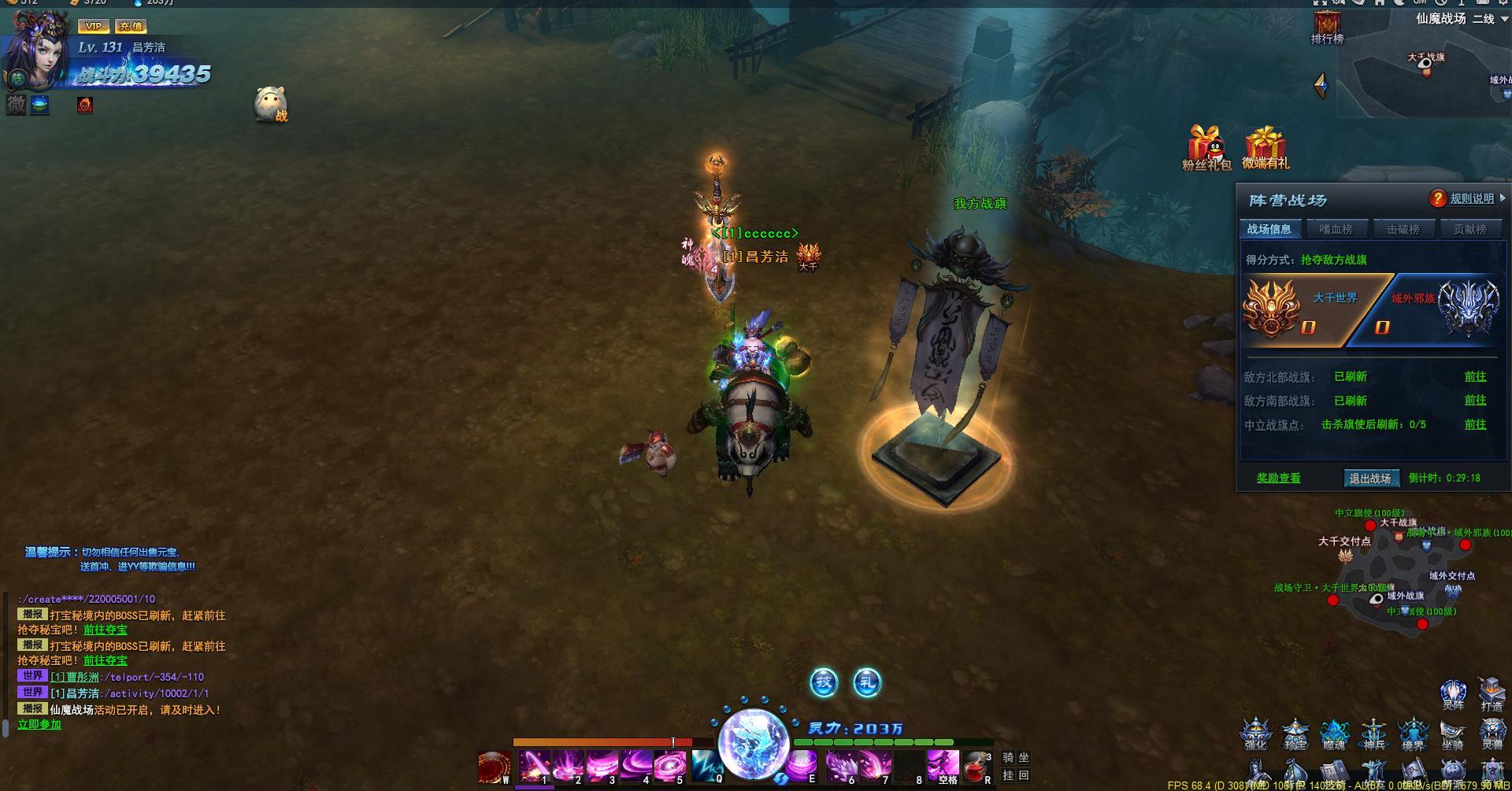Switch to the 嗜血榜 tab

click(1336, 229)
